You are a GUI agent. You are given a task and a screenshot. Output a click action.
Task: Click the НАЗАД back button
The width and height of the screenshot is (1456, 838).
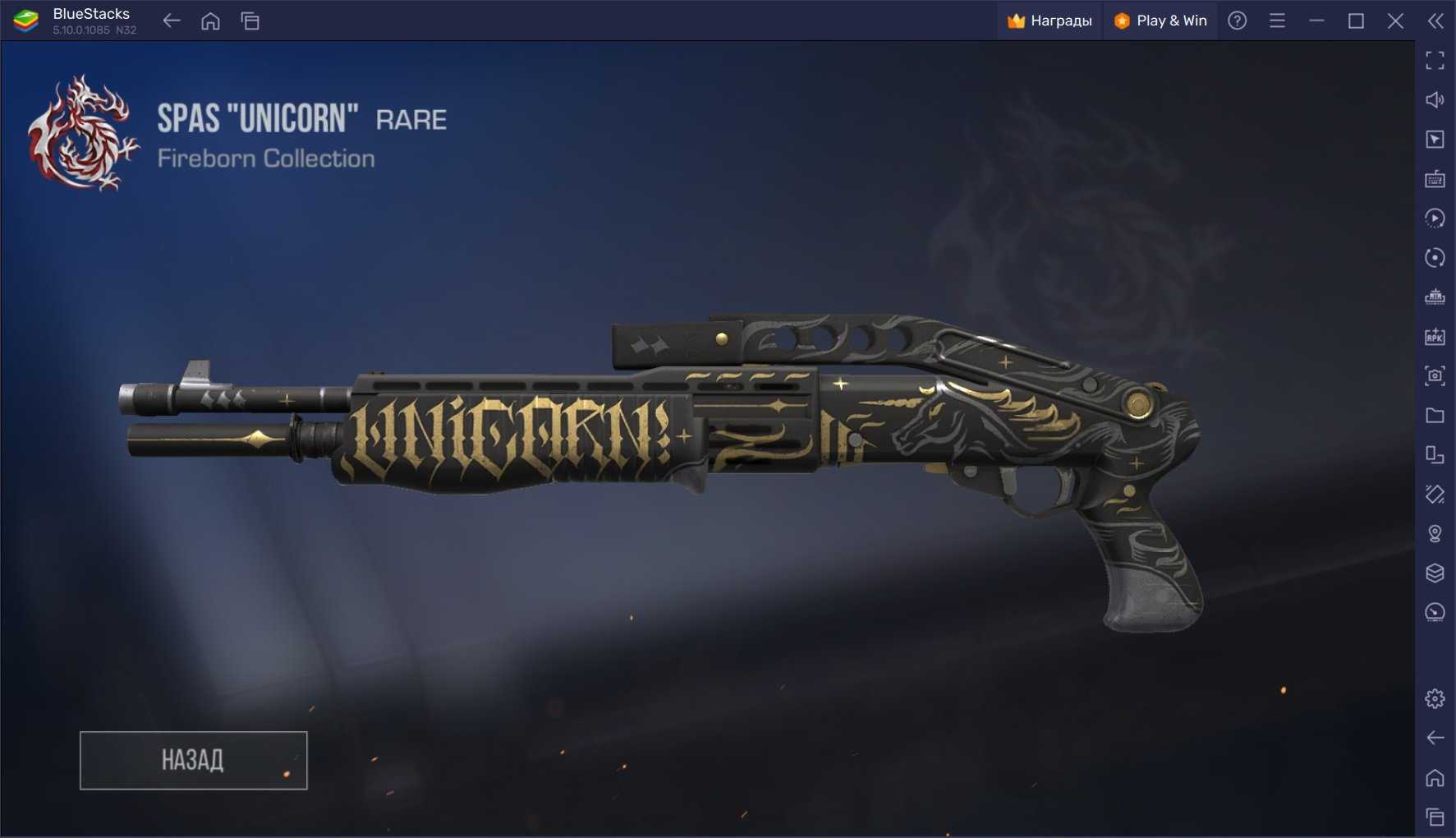(193, 760)
